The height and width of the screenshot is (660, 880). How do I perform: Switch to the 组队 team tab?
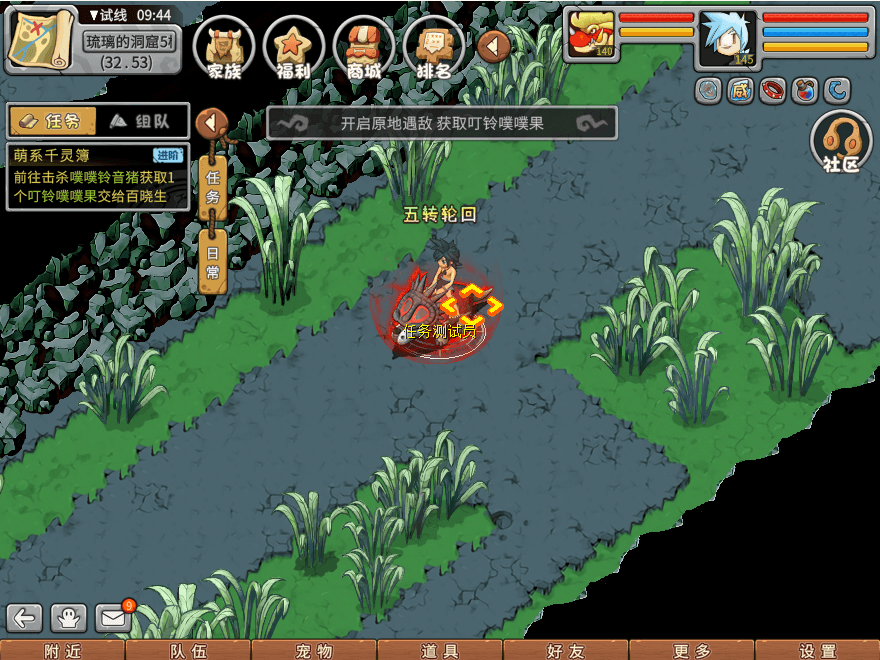click(x=143, y=121)
